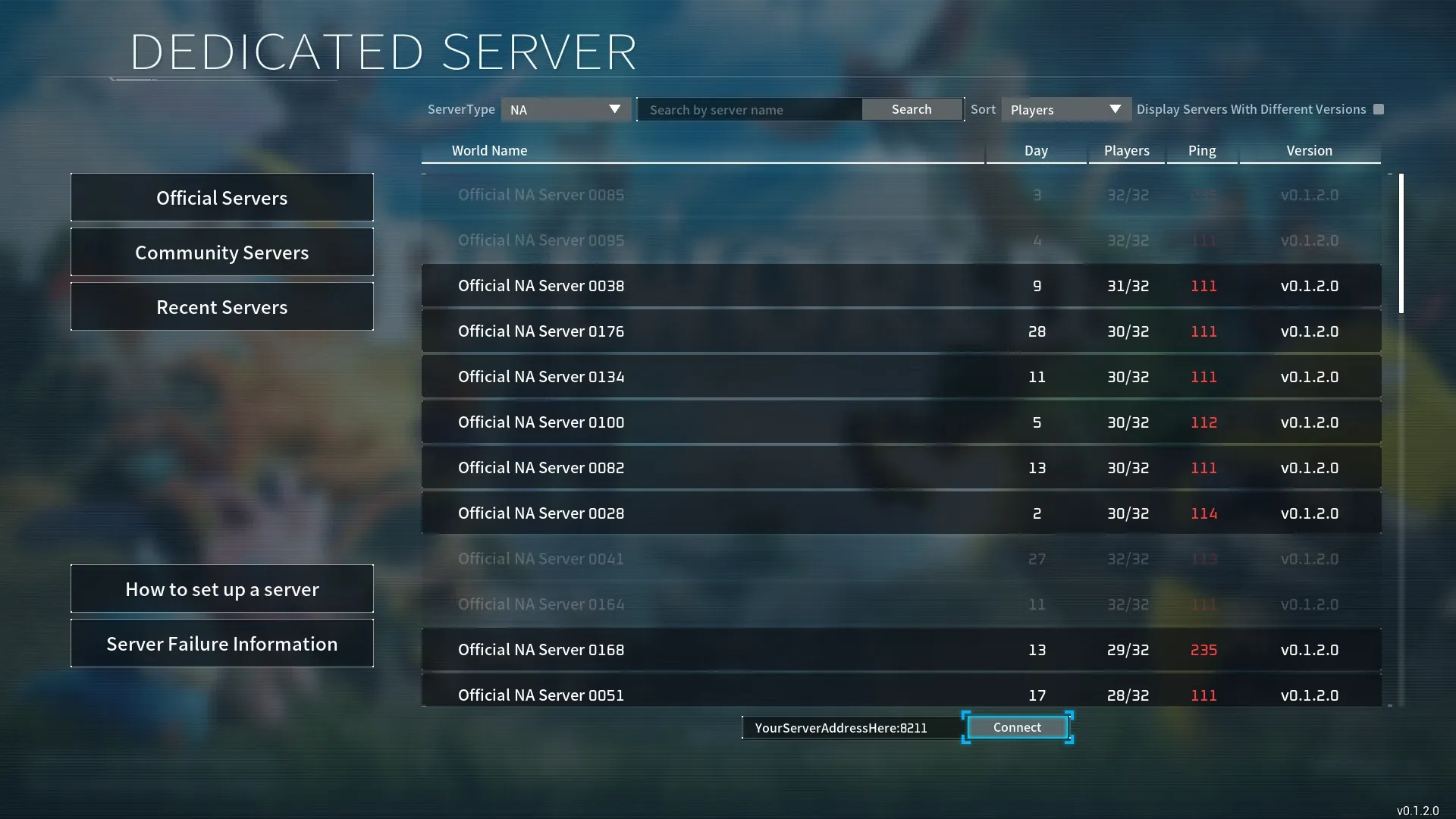Sort servers by the Ping column header
Viewport: 1456px width, 819px height.
pyautogui.click(x=1201, y=150)
